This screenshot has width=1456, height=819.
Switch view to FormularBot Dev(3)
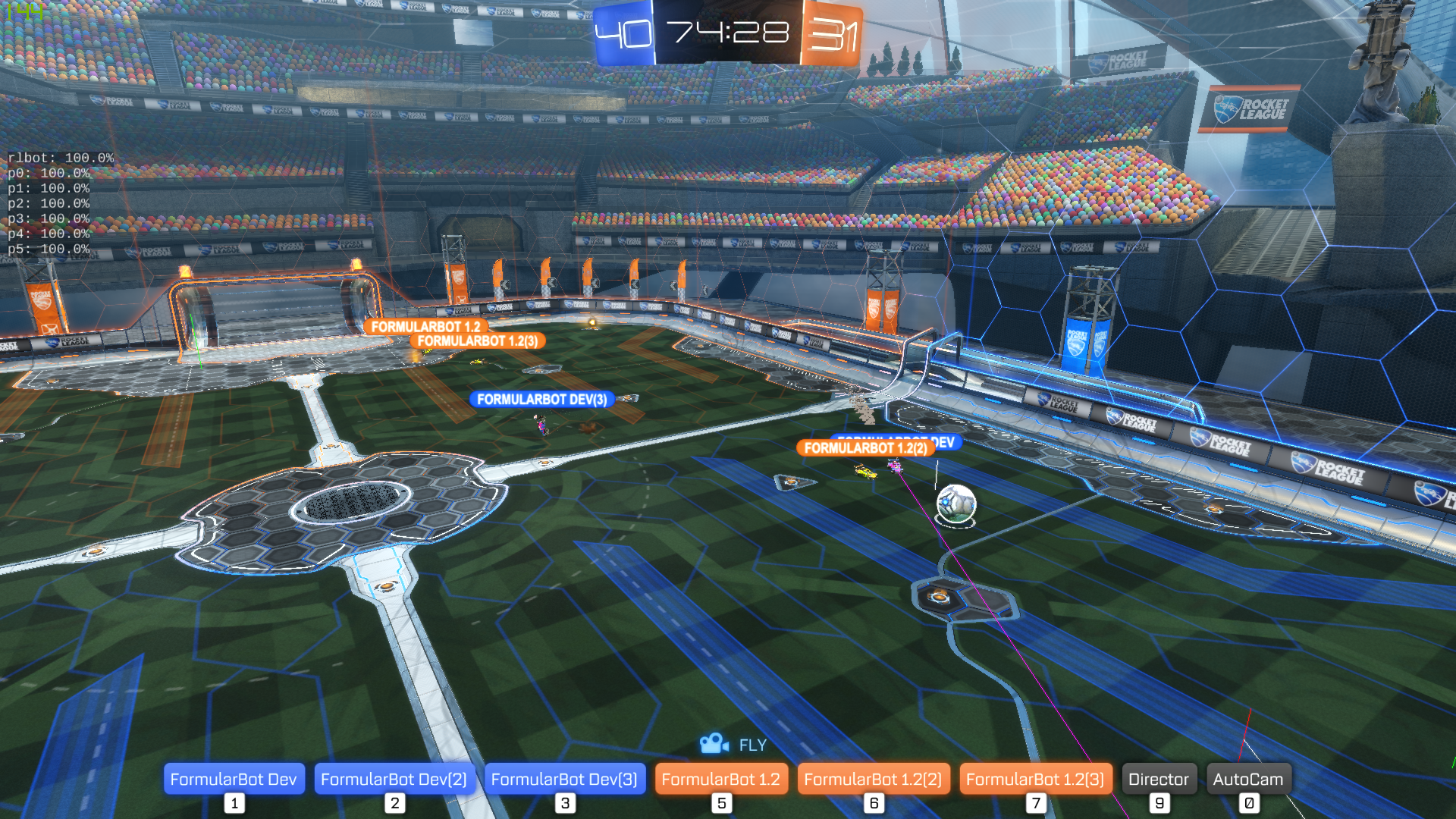click(x=564, y=779)
